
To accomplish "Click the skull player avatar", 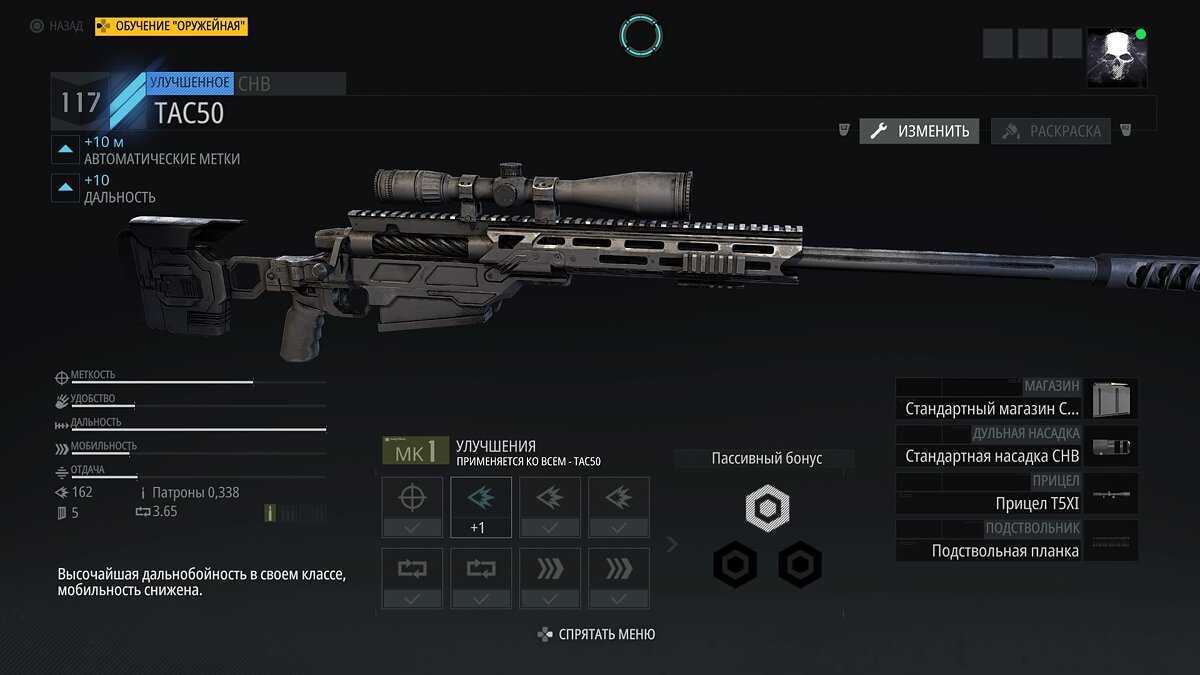I will (1116, 57).
